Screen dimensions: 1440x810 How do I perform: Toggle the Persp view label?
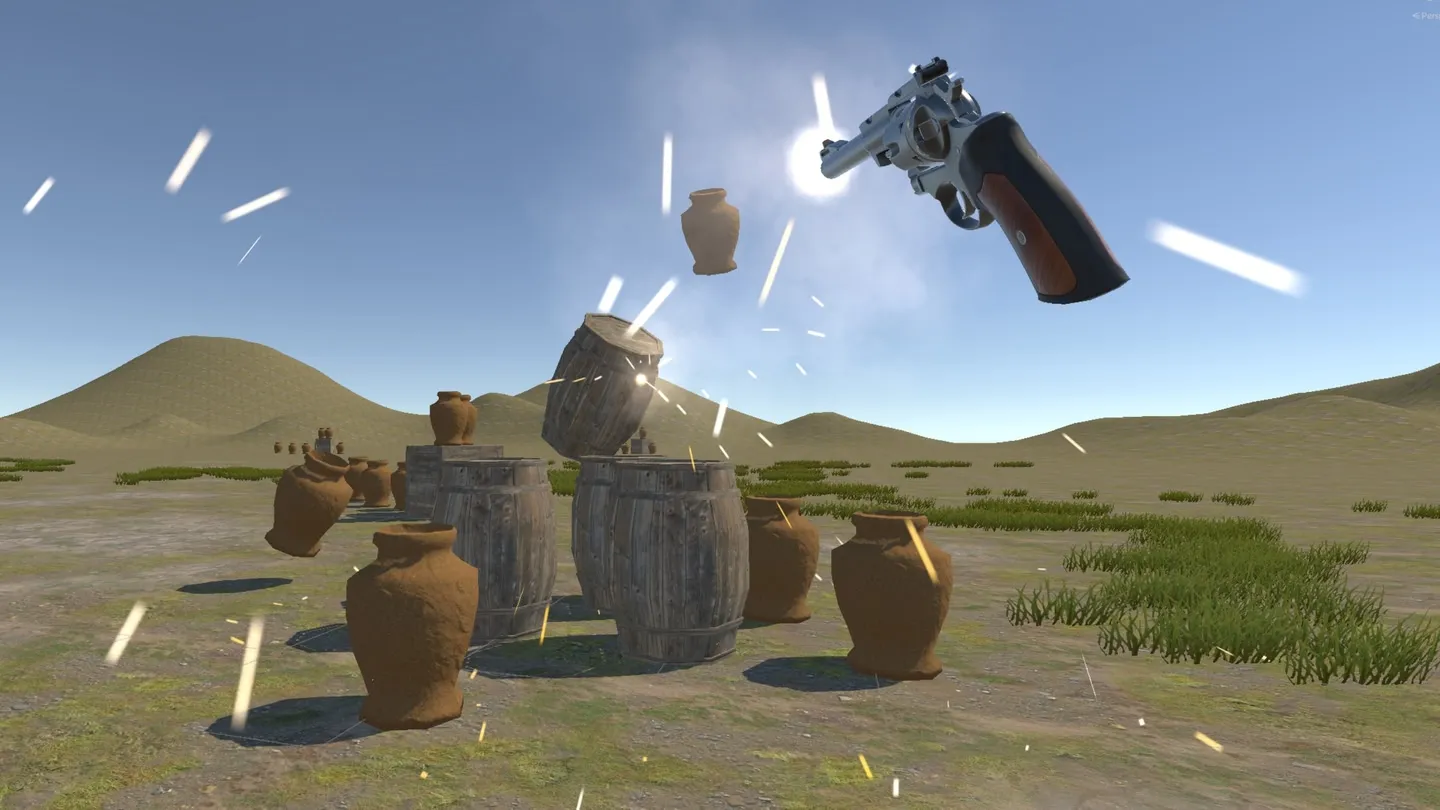pos(1427,16)
